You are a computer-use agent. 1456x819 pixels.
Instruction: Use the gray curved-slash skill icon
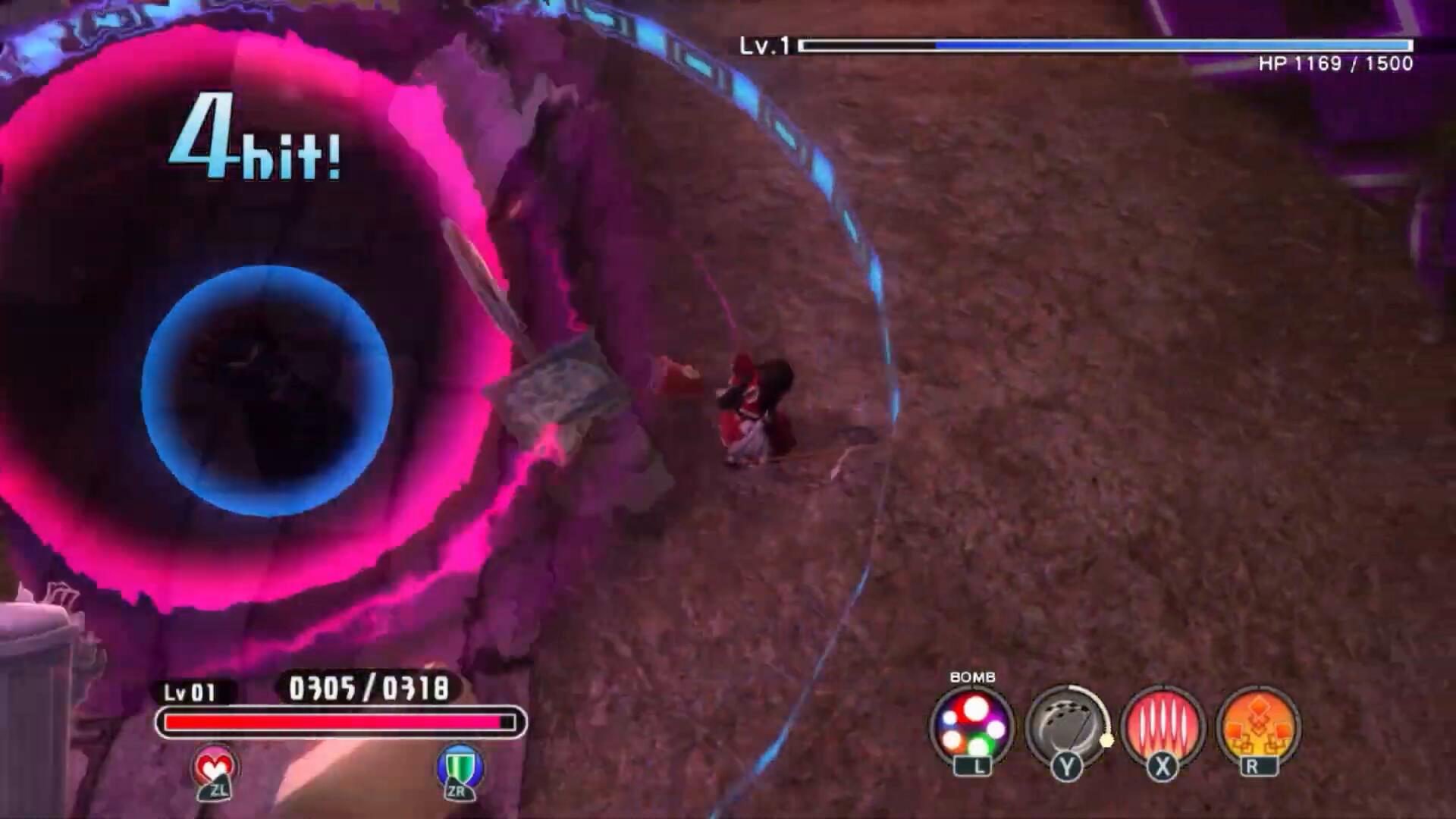[1066, 726]
